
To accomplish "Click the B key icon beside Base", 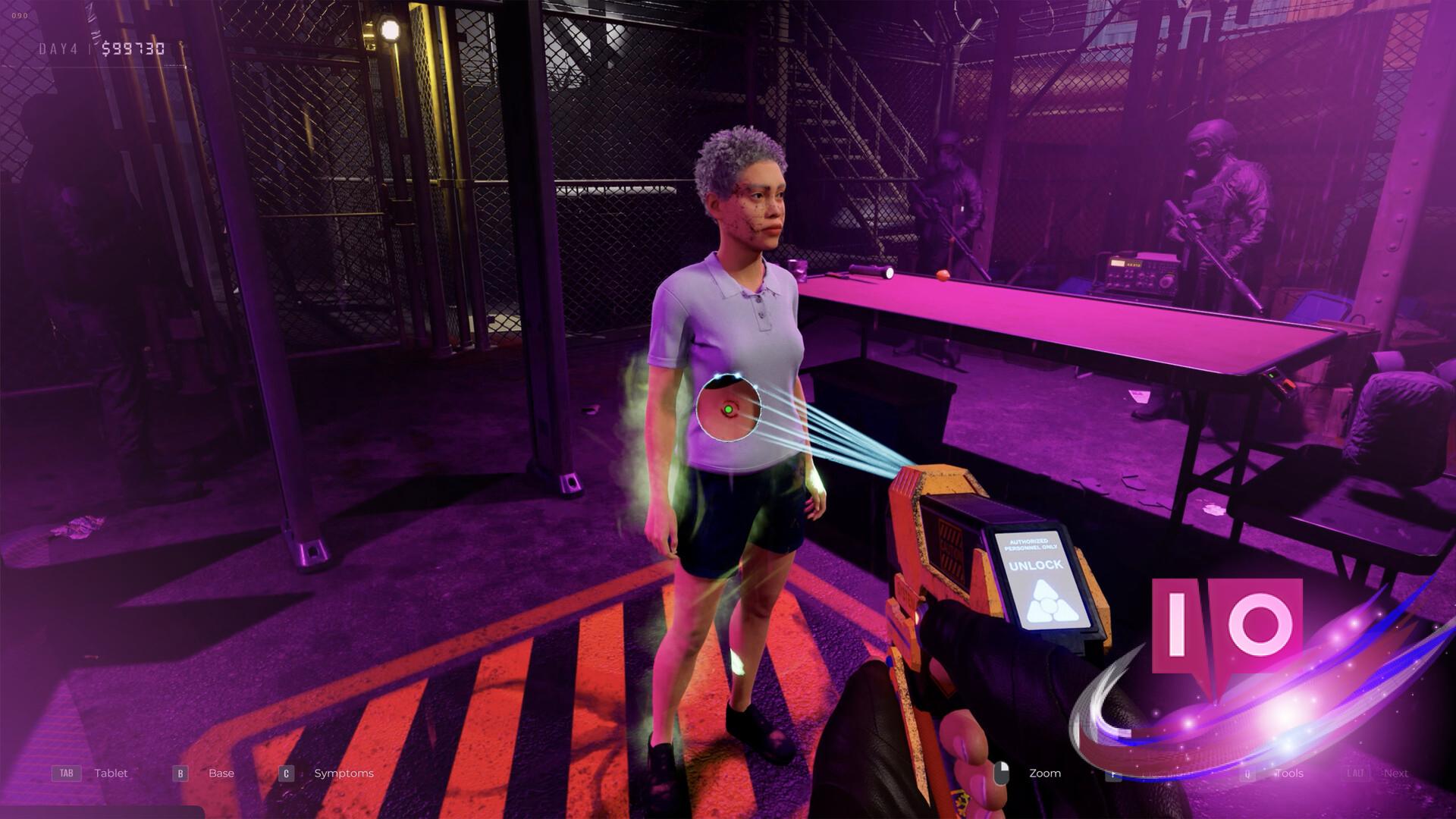I will pos(180,773).
